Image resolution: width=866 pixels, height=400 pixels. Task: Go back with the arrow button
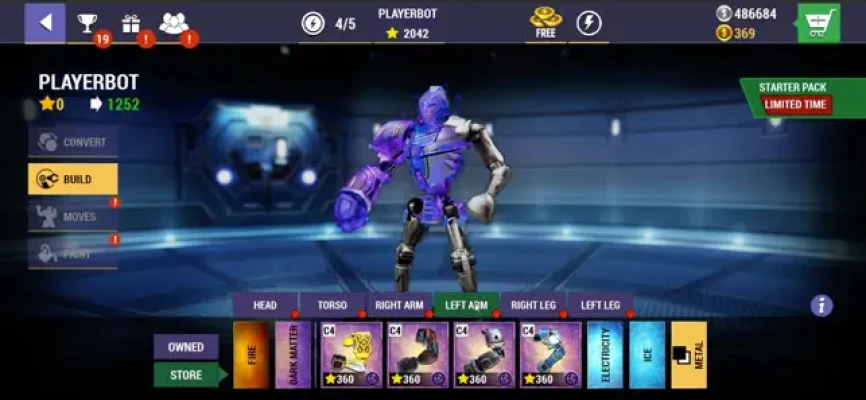coord(45,23)
